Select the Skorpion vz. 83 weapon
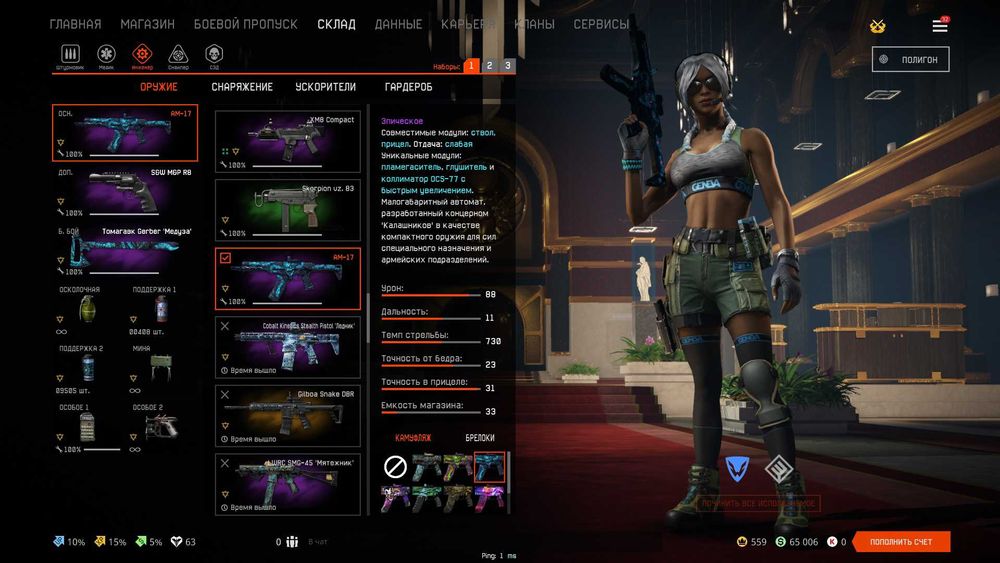The width and height of the screenshot is (1000, 563). tap(288, 209)
